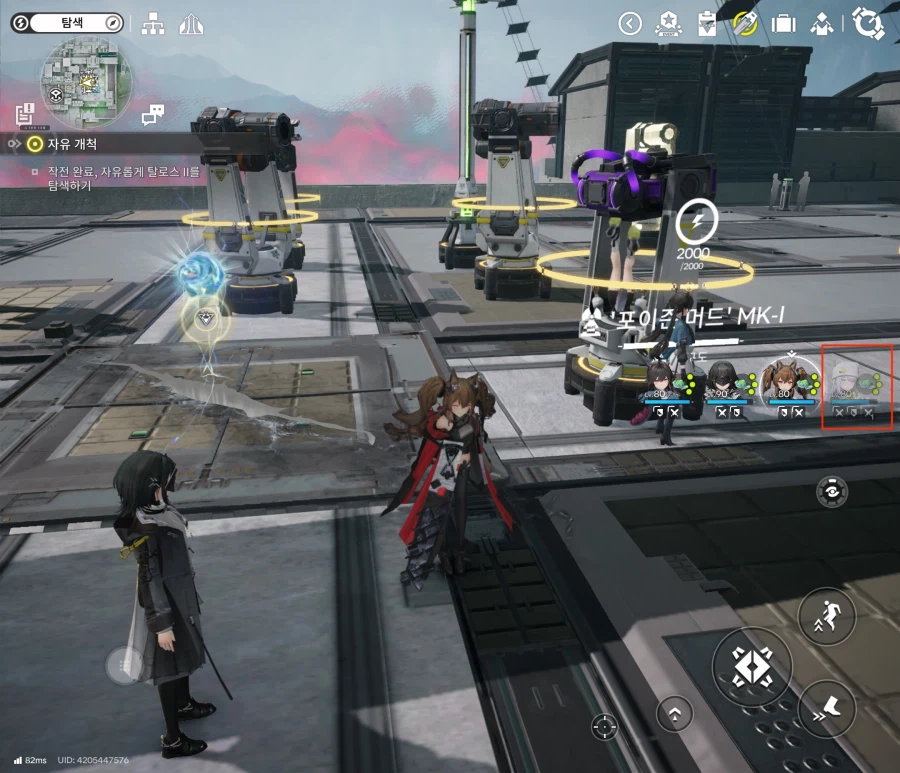Open the briefcase inventory

[x=784, y=23]
